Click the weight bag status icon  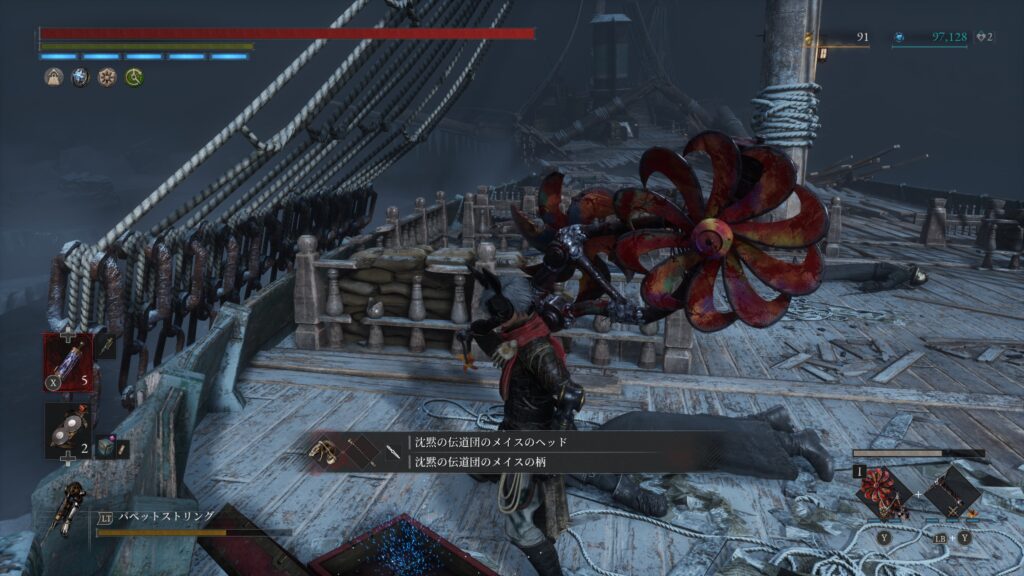coord(54,77)
